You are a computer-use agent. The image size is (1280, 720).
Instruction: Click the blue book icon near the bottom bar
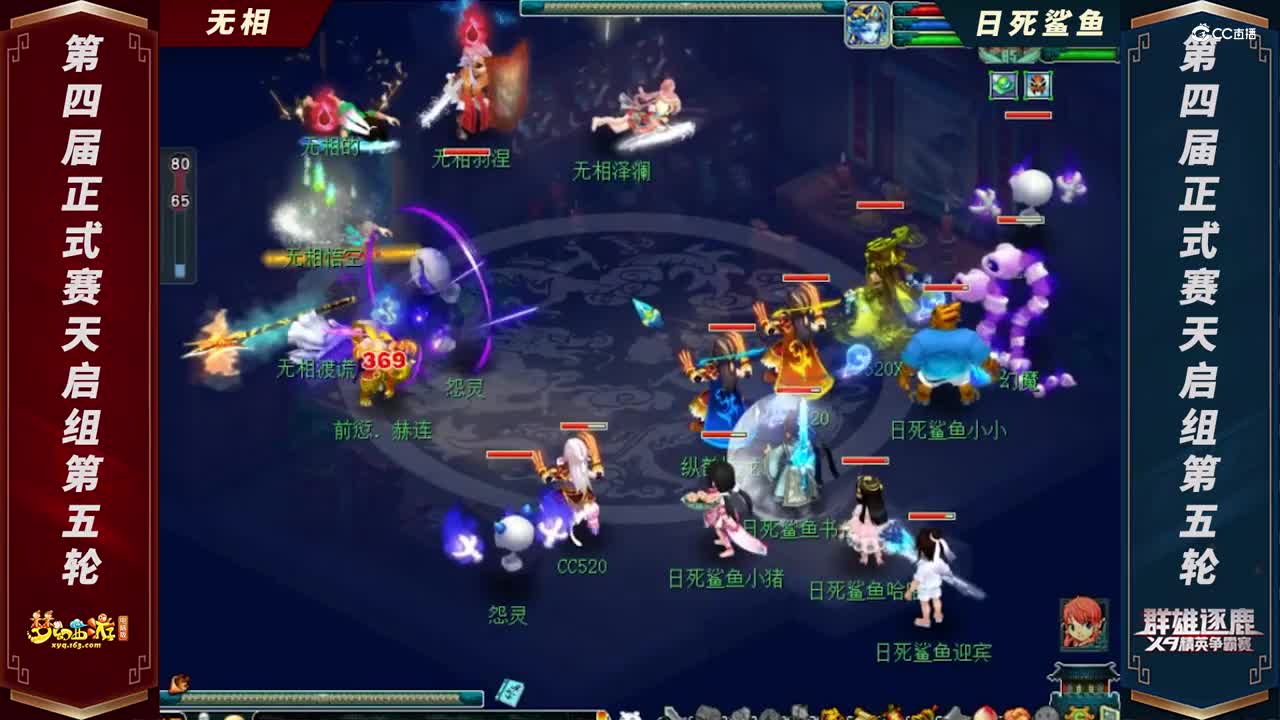[511, 692]
